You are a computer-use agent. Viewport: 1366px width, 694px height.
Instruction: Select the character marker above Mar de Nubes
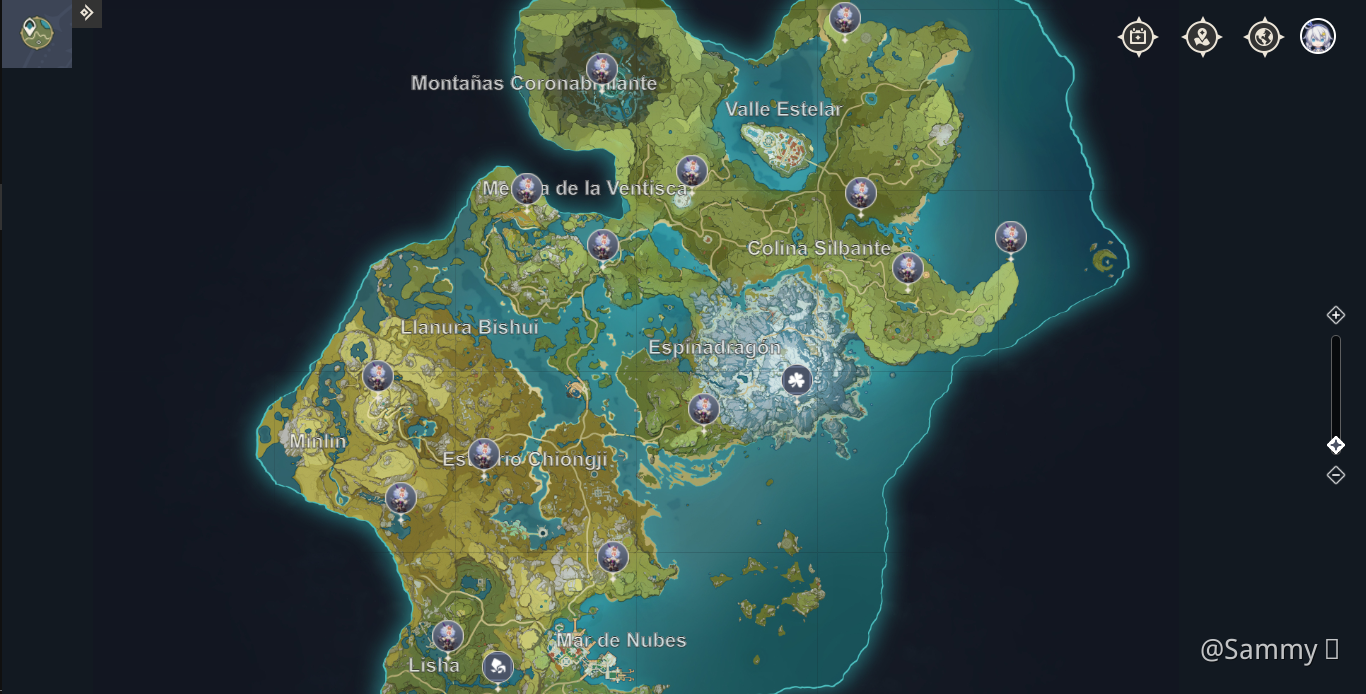(612, 557)
